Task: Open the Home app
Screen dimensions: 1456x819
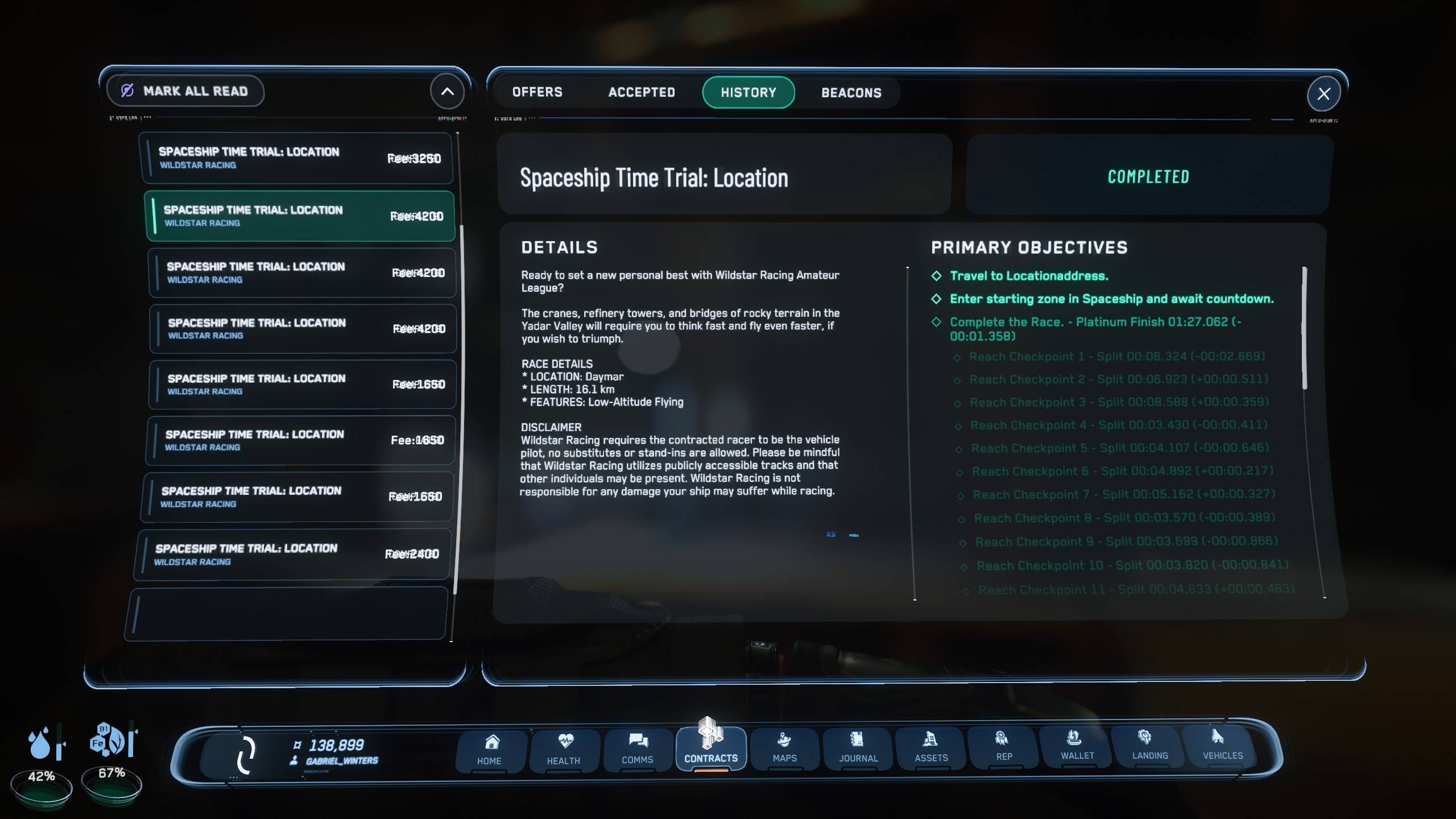Action: [490, 750]
